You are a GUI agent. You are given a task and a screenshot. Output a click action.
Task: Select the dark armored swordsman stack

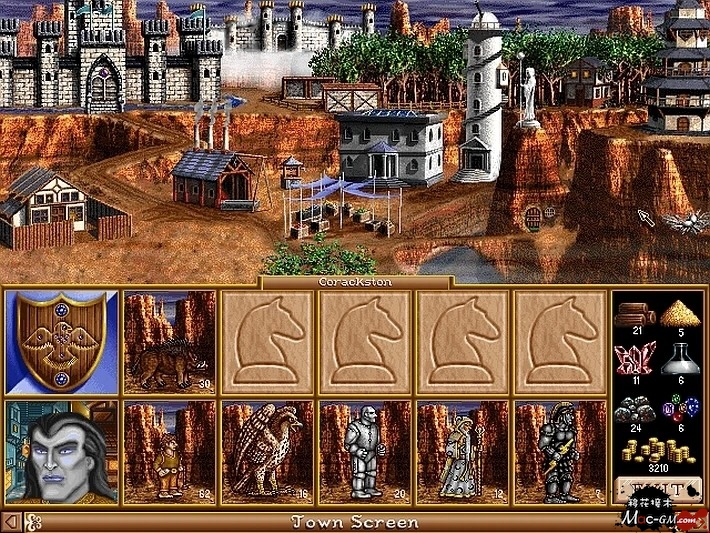[x=560, y=452]
